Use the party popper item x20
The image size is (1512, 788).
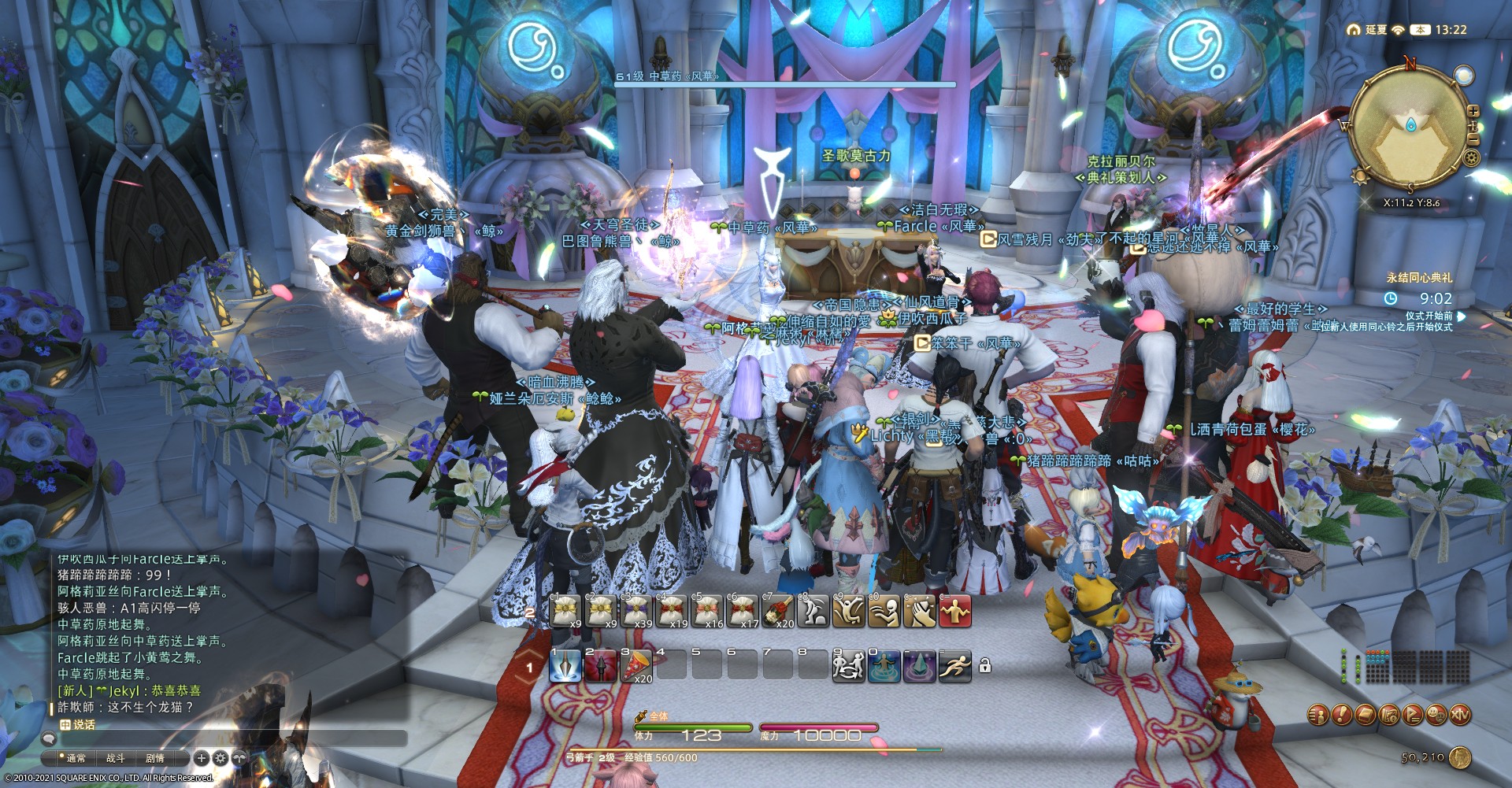click(636, 666)
